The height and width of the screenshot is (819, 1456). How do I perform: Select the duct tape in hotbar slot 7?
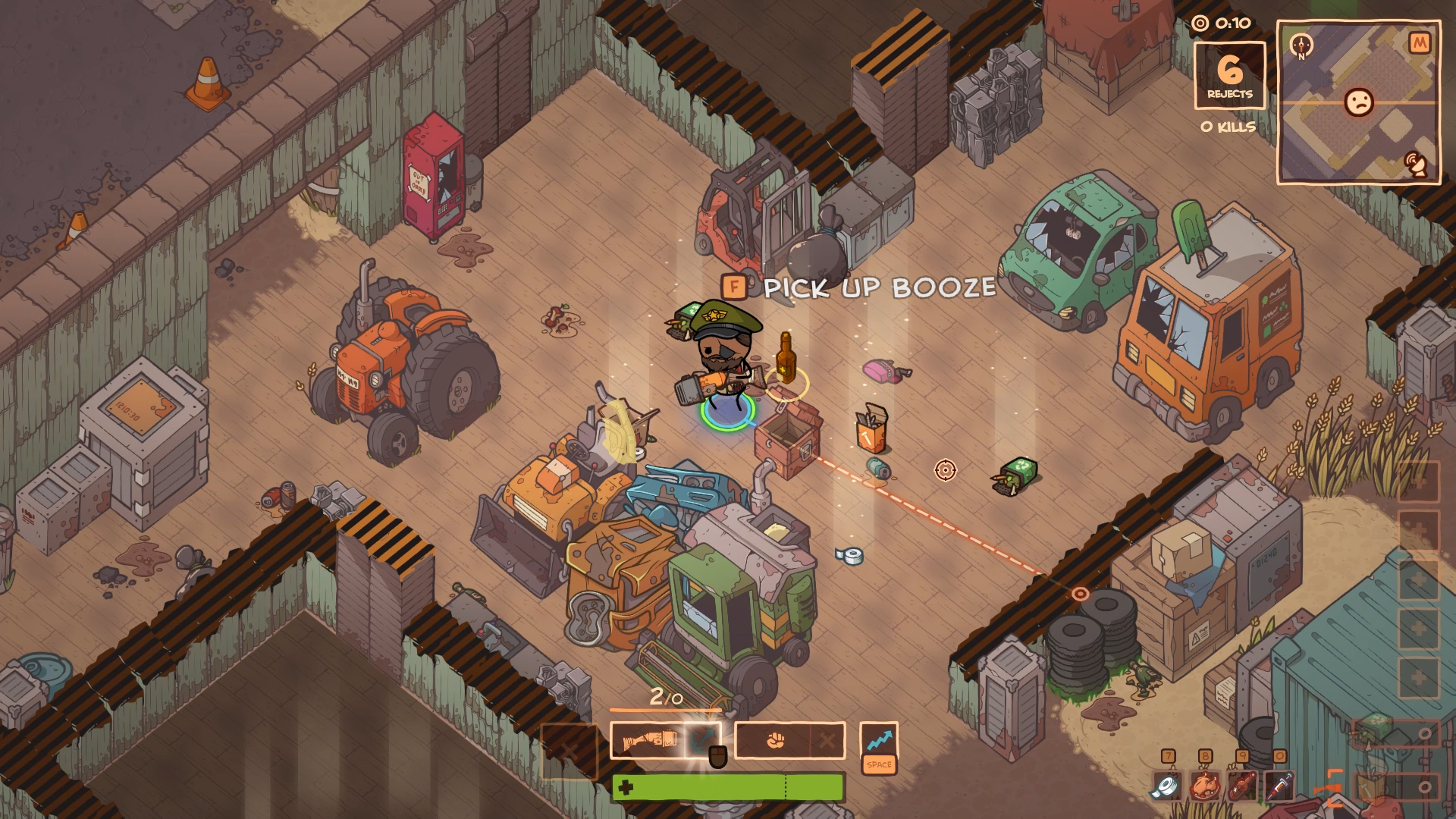1169,787
